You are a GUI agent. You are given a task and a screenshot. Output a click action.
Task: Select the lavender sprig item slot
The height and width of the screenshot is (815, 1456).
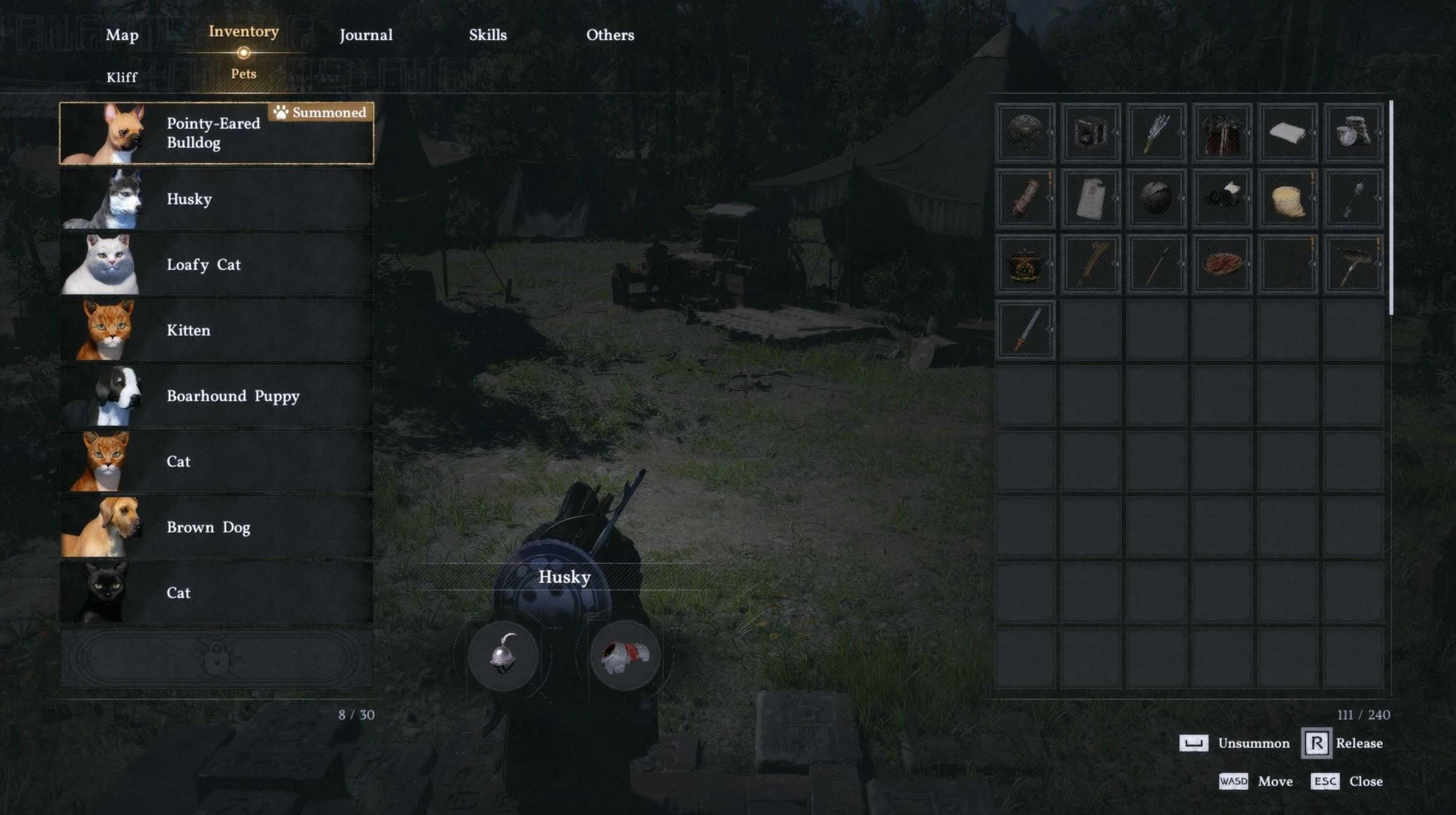[x=1156, y=133]
